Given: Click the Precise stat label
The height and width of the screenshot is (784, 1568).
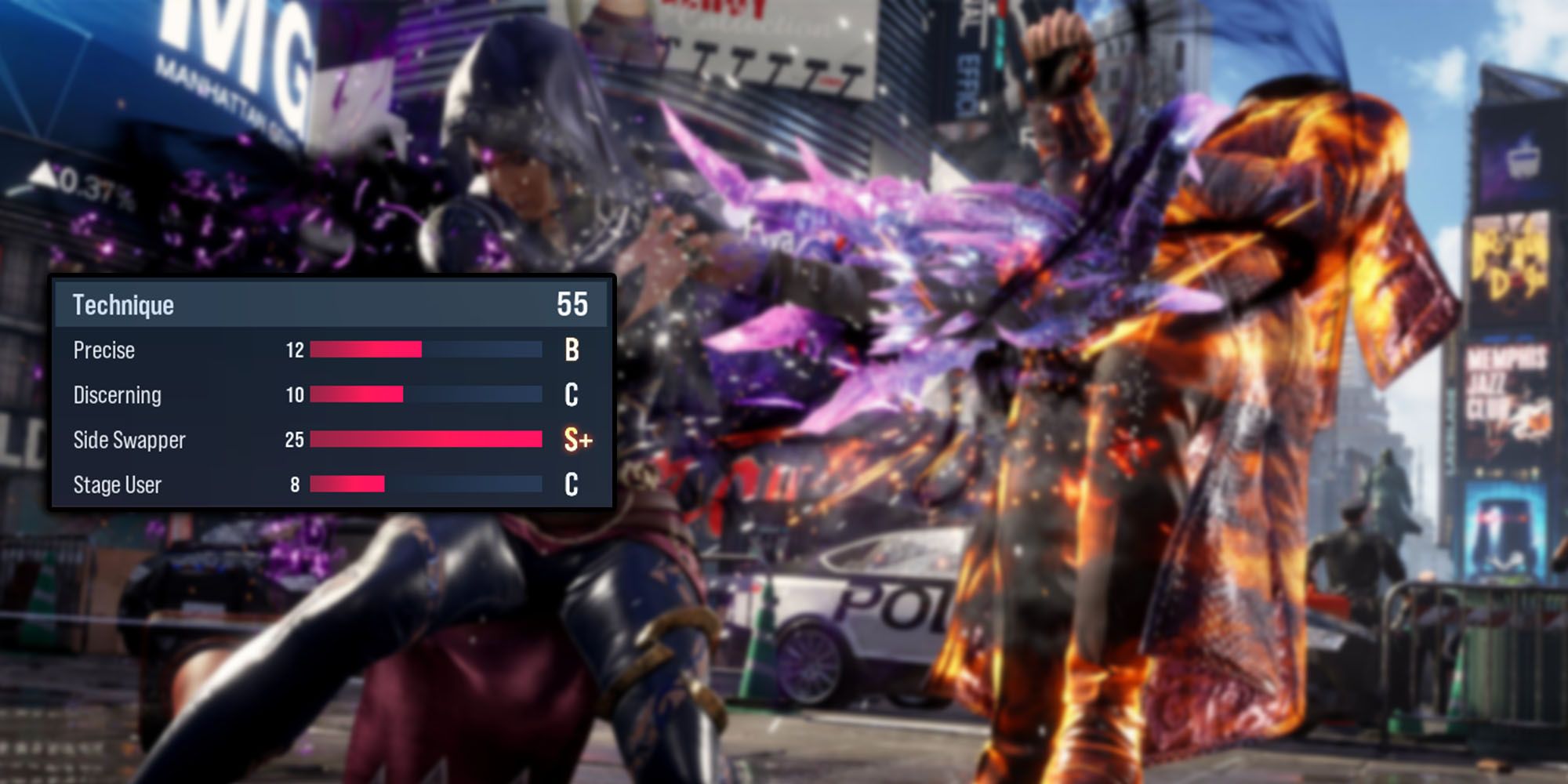Looking at the screenshot, I should (x=102, y=350).
